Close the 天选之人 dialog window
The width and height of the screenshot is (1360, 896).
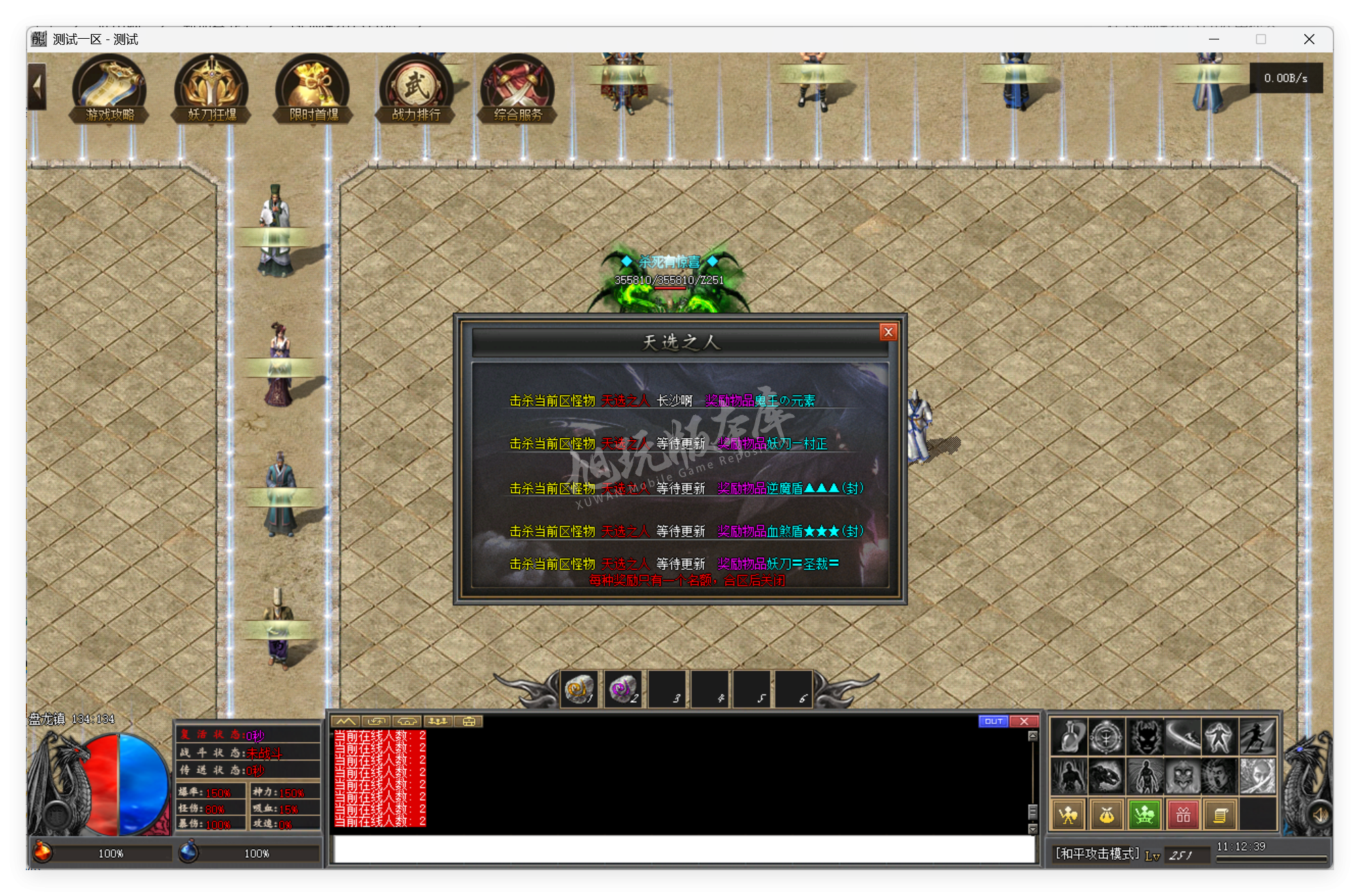coord(888,331)
